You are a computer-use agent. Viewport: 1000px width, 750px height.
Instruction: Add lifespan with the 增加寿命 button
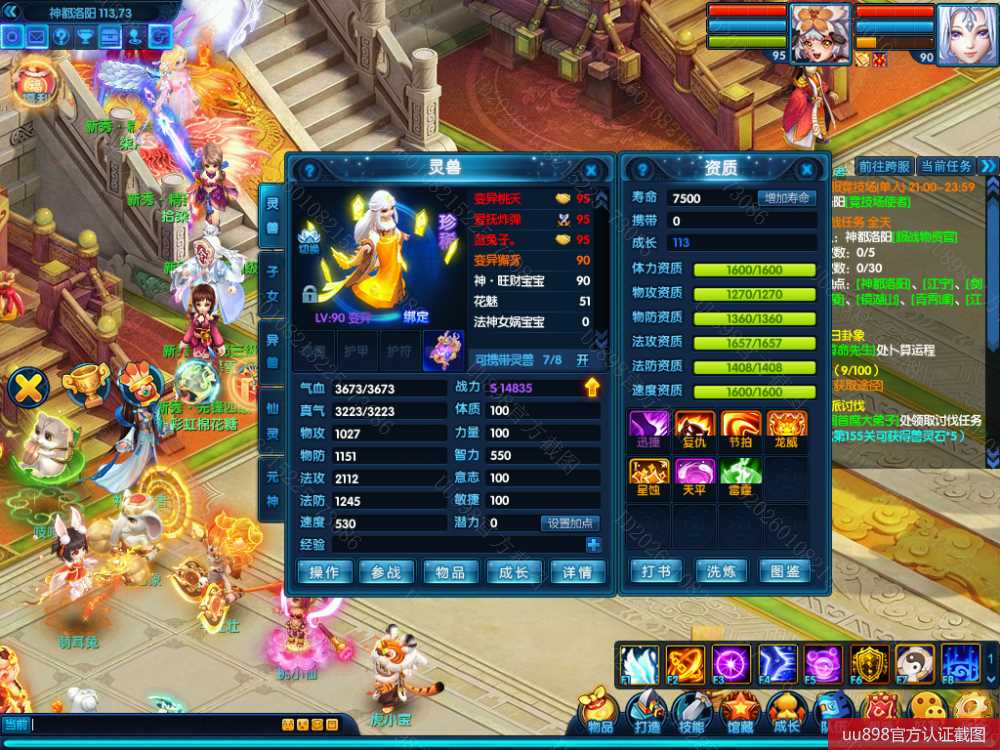pos(786,198)
